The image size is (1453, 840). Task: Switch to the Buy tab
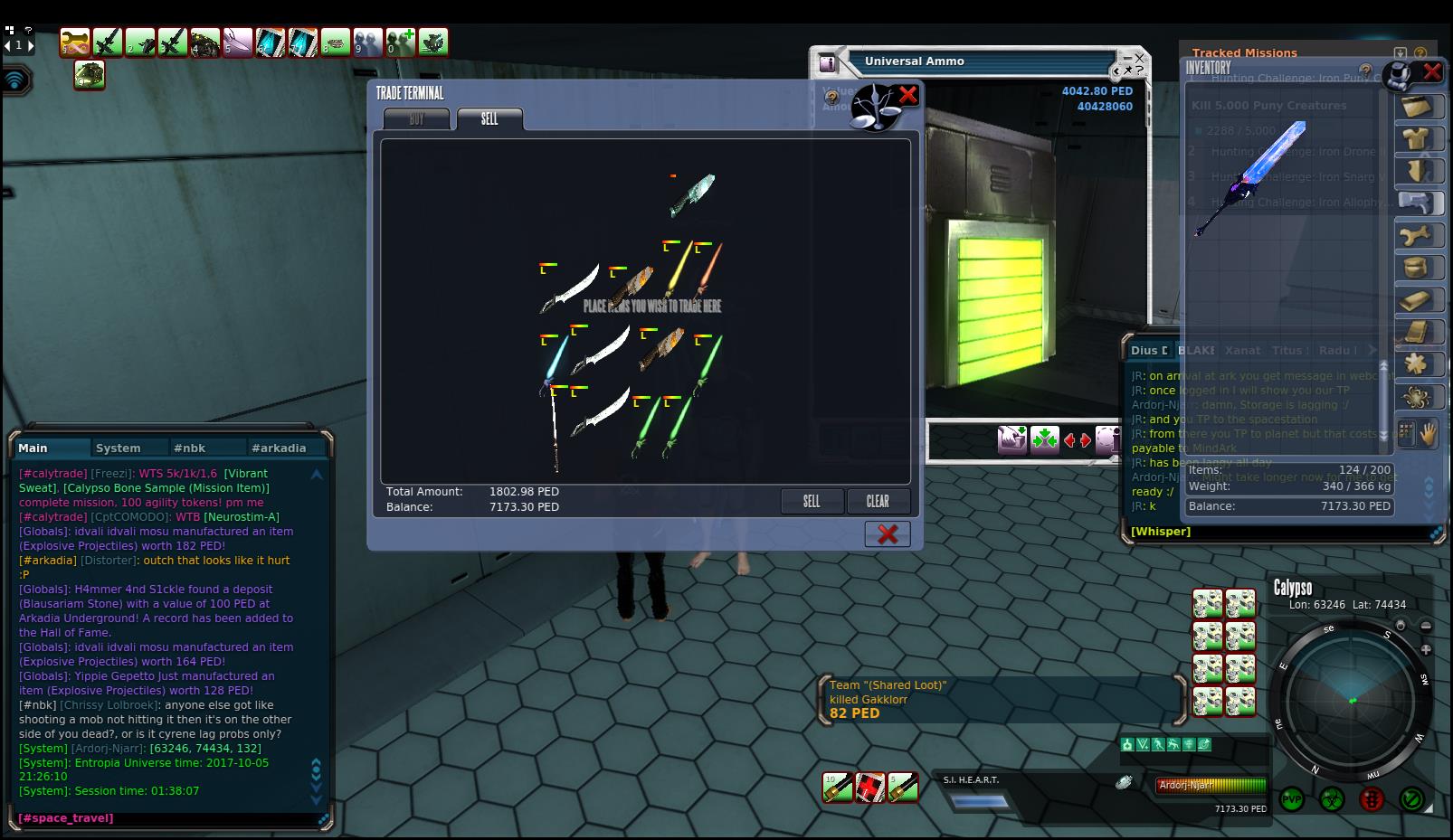coord(416,119)
